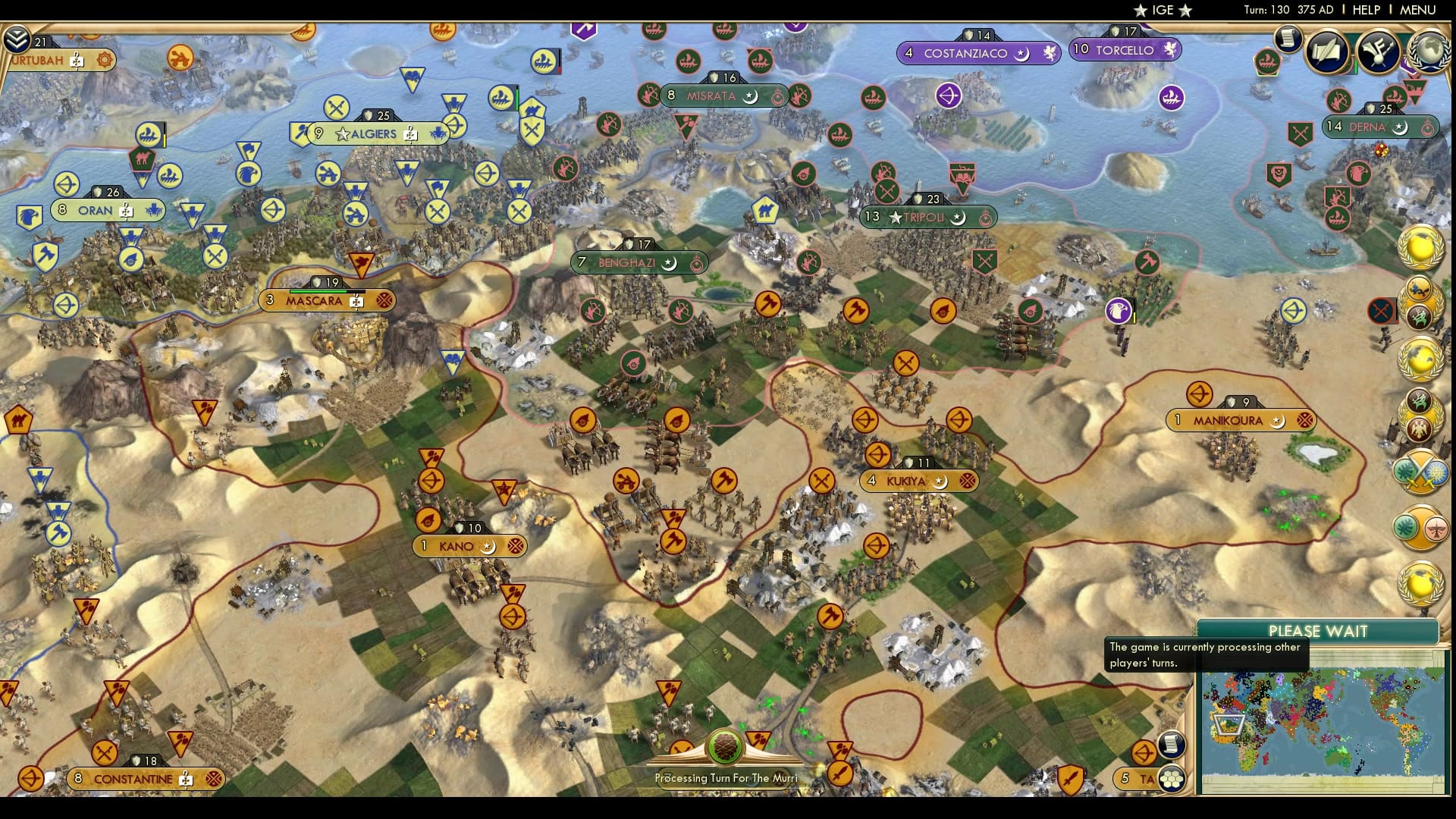Click the capital star icon on Tripoli banner
The height and width of the screenshot is (819, 1456).
pyautogui.click(x=896, y=218)
